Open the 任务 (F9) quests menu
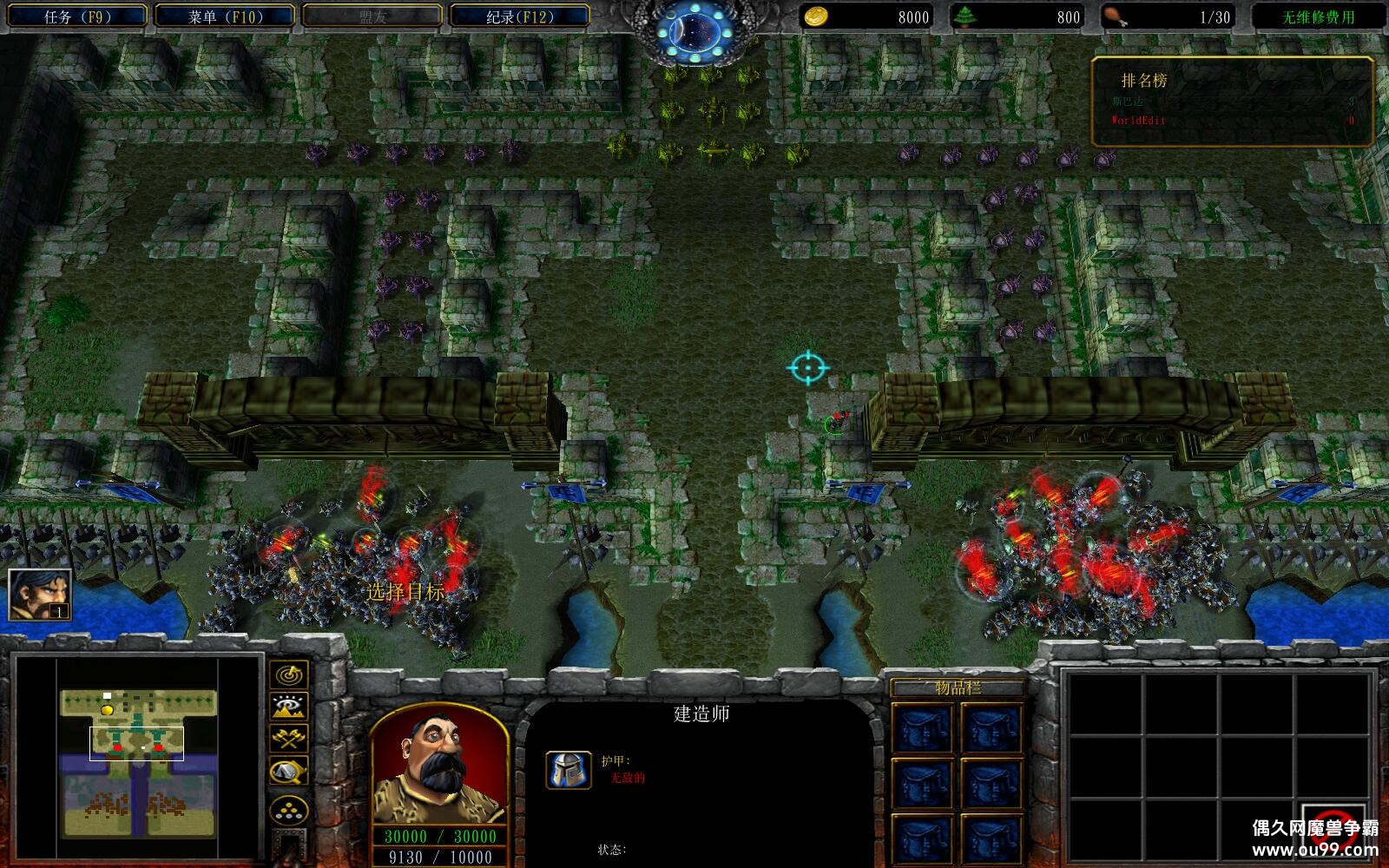Viewport: 1389px width, 868px height. pyautogui.click(x=77, y=16)
